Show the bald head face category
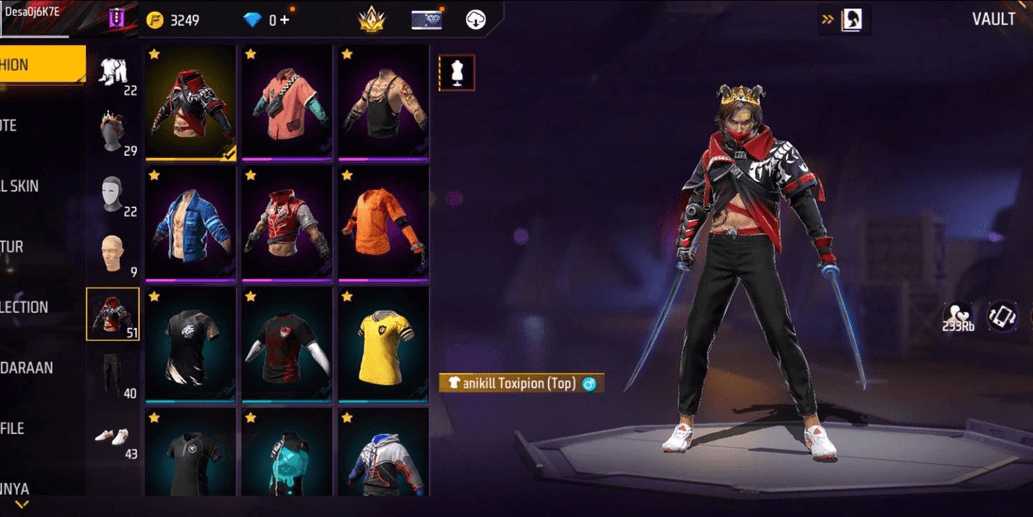Image resolution: width=1033 pixels, height=517 pixels. pyautogui.click(x=114, y=255)
